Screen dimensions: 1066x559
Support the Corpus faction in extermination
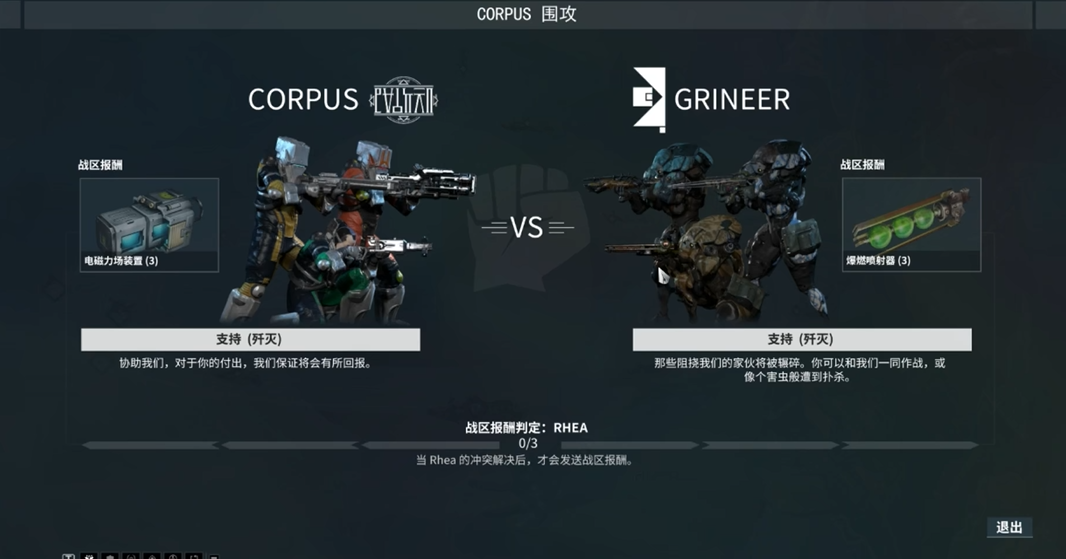[x=250, y=340]
